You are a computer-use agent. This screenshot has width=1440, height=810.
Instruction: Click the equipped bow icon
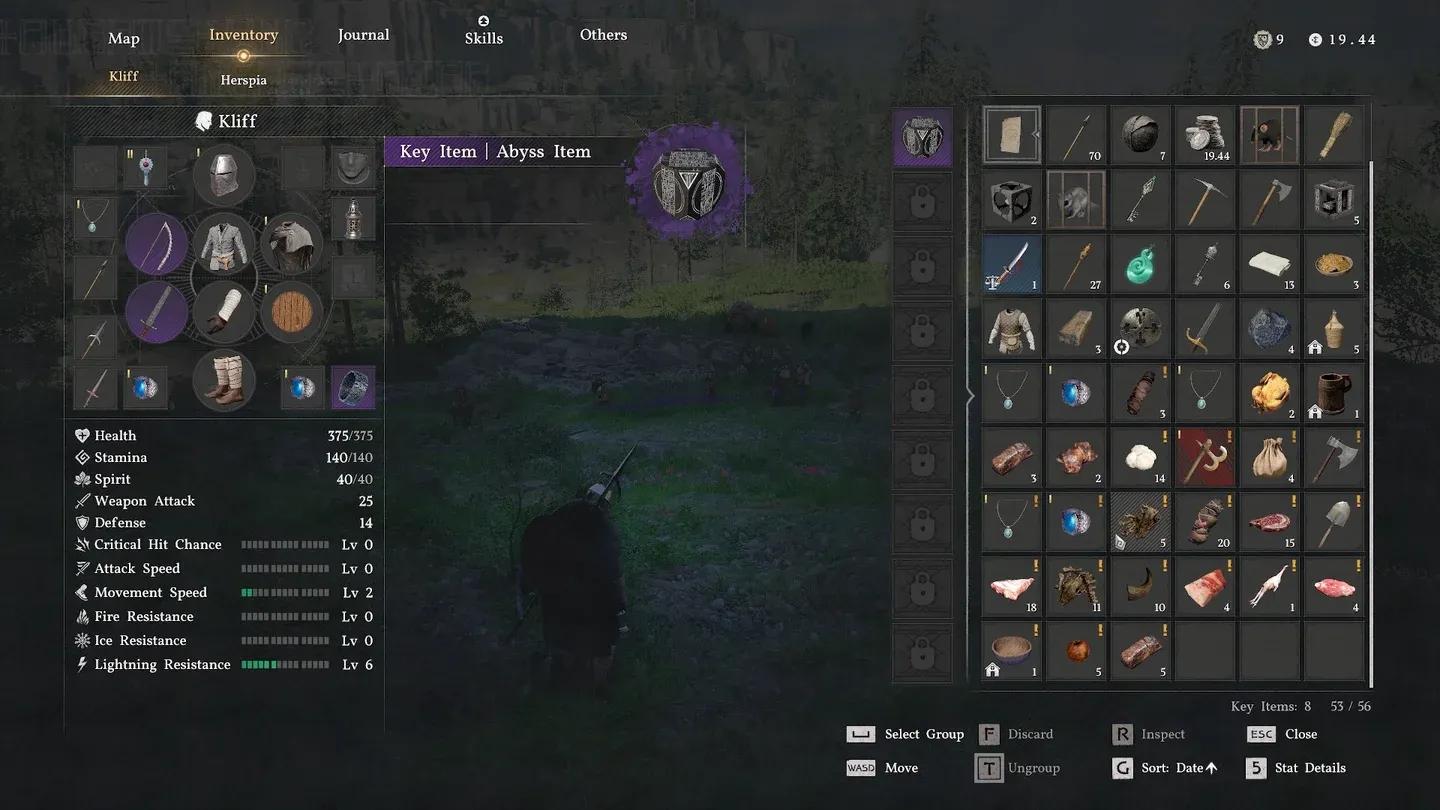pyautogui.click(x=156, y=244)
